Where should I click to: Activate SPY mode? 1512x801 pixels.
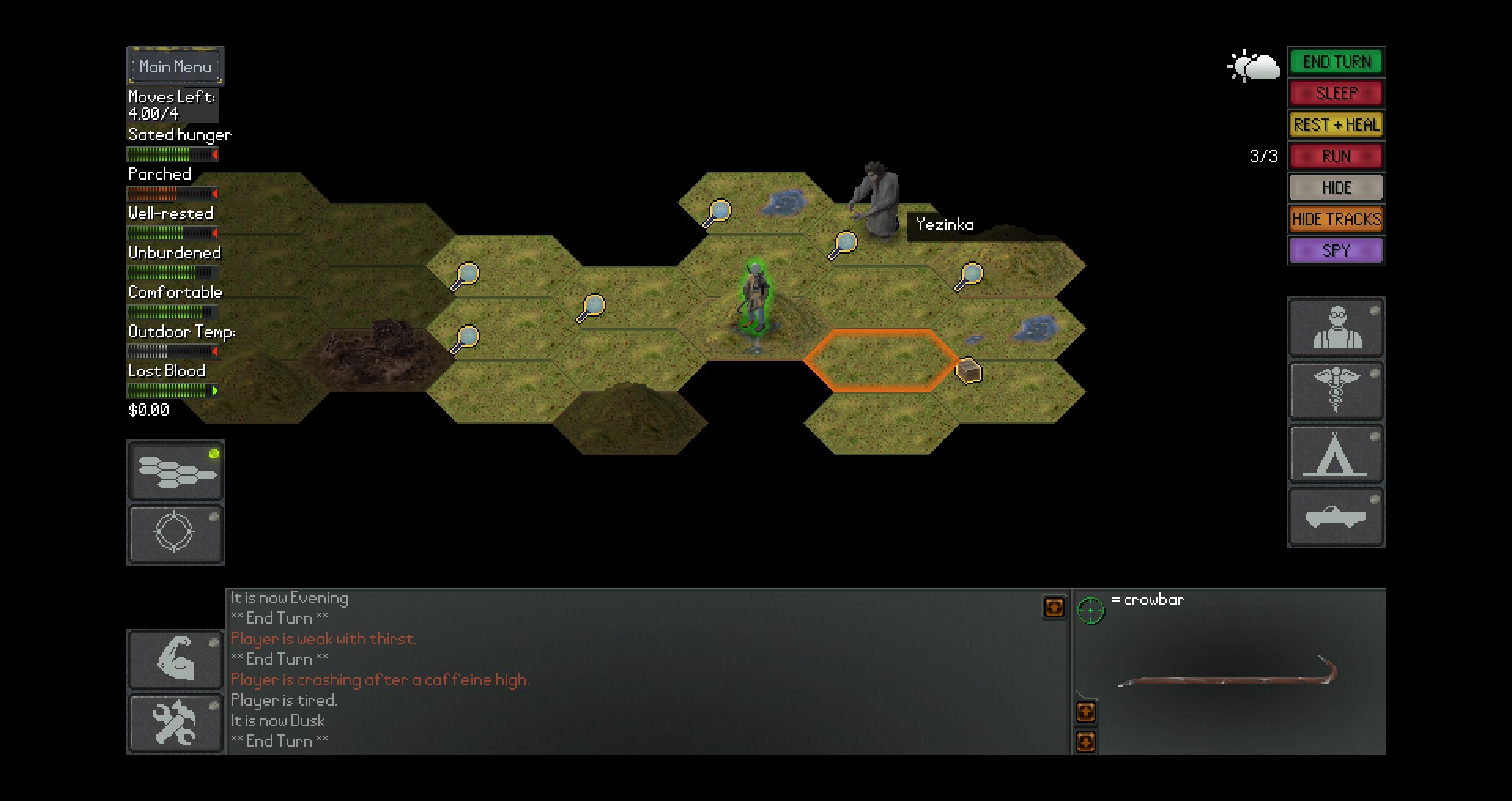tap(1336, 250)
